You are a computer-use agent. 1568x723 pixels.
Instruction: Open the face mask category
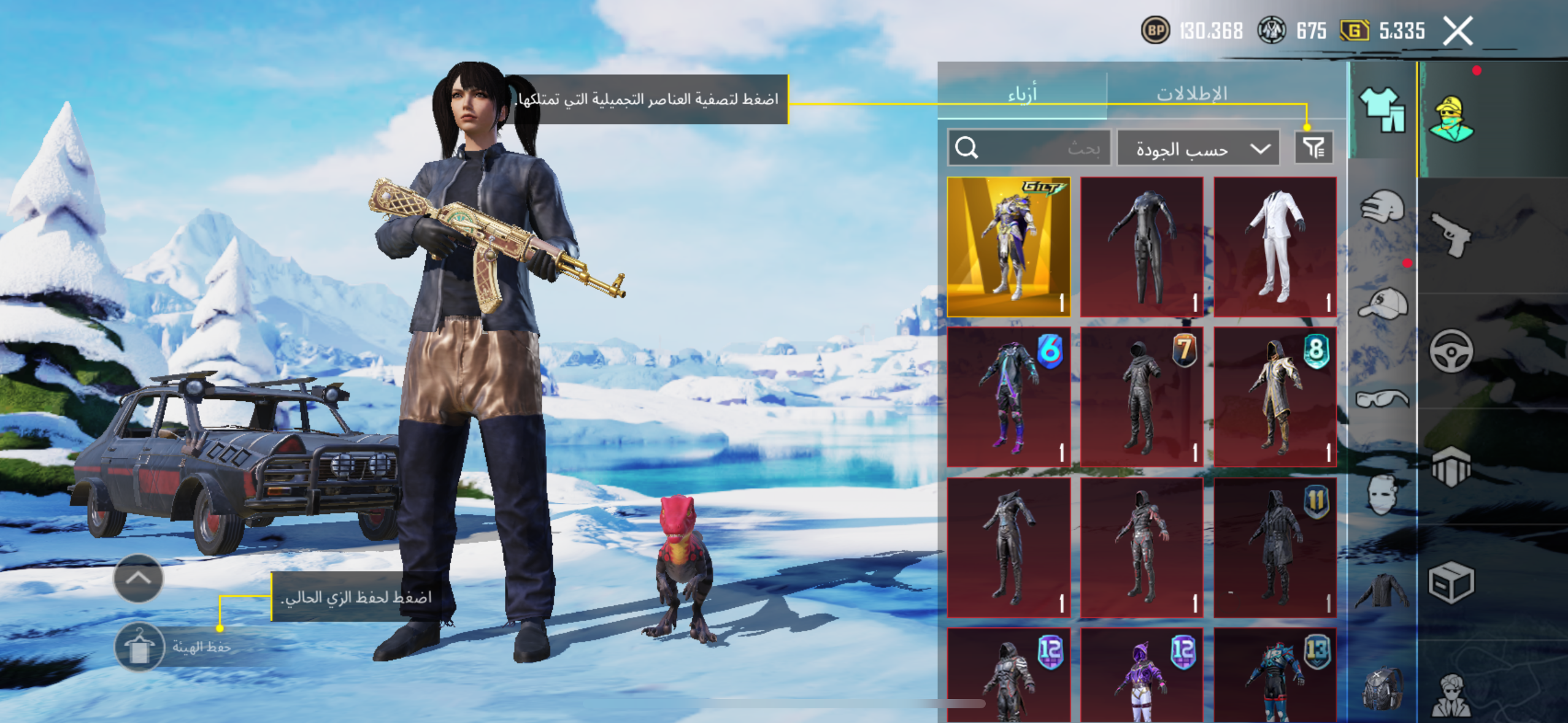click(x=1382, y=494)
